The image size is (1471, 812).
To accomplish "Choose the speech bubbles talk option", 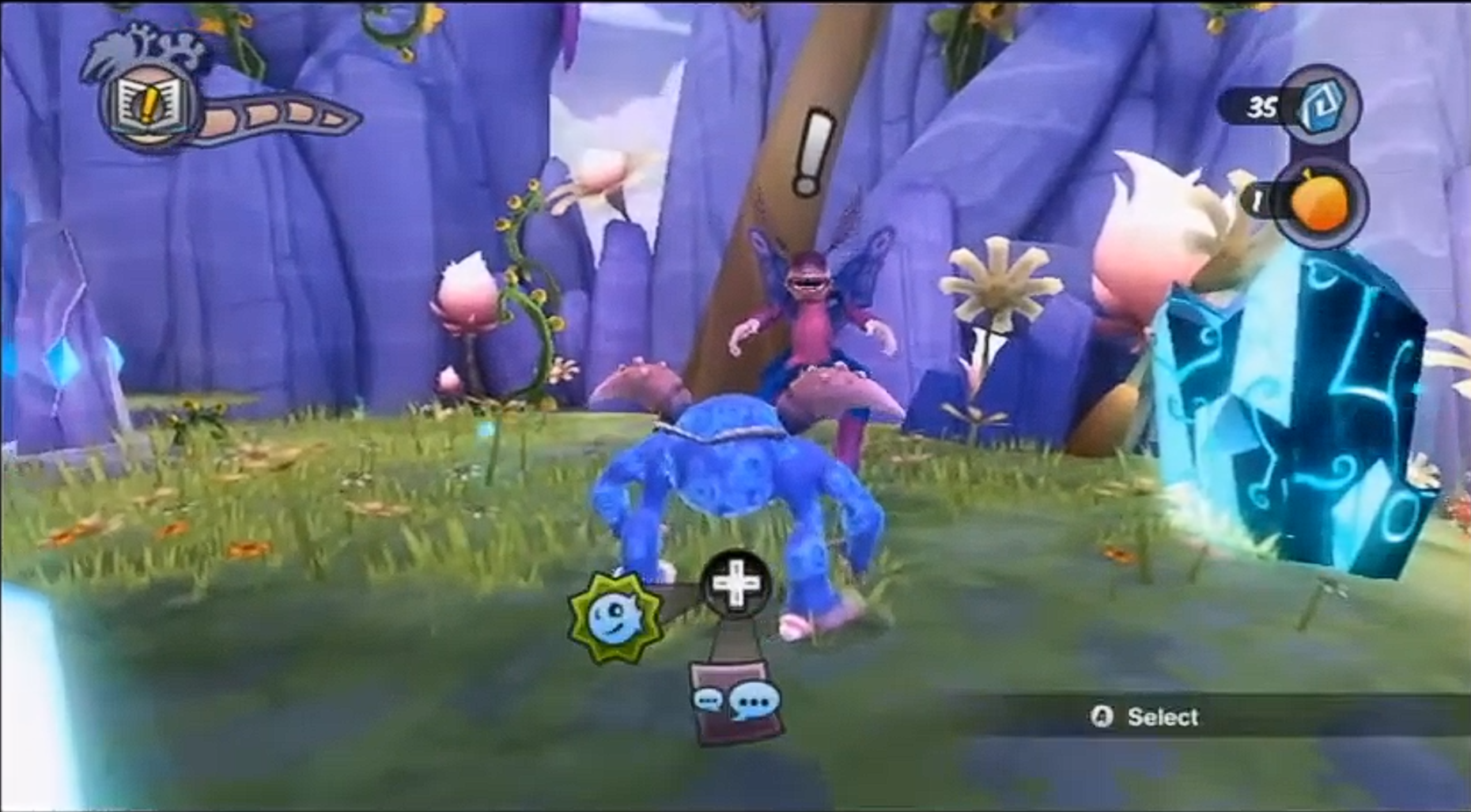I will coord(736,703).
